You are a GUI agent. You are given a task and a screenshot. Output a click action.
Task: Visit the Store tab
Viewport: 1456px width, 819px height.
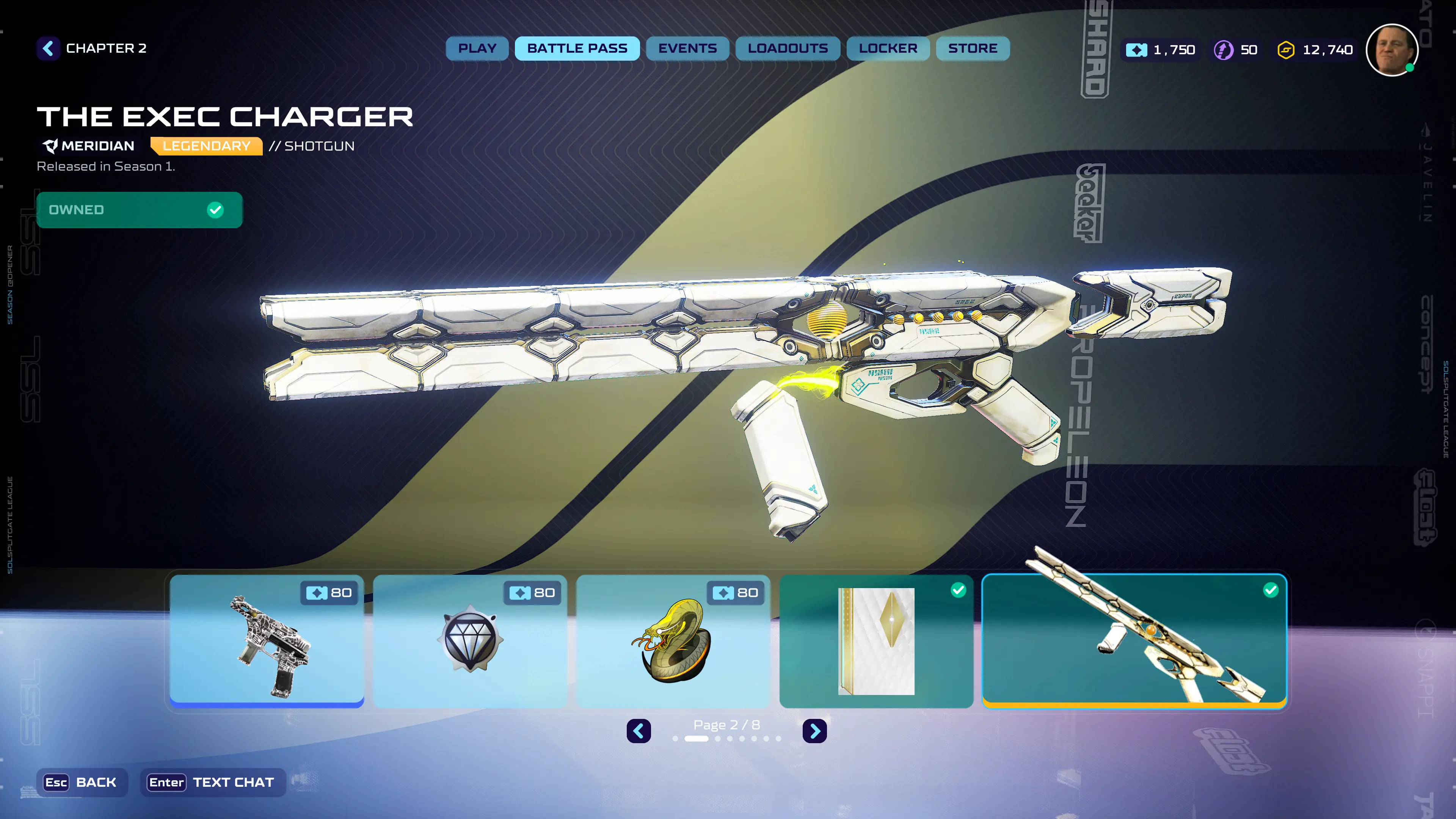click(x=972, y=49)
